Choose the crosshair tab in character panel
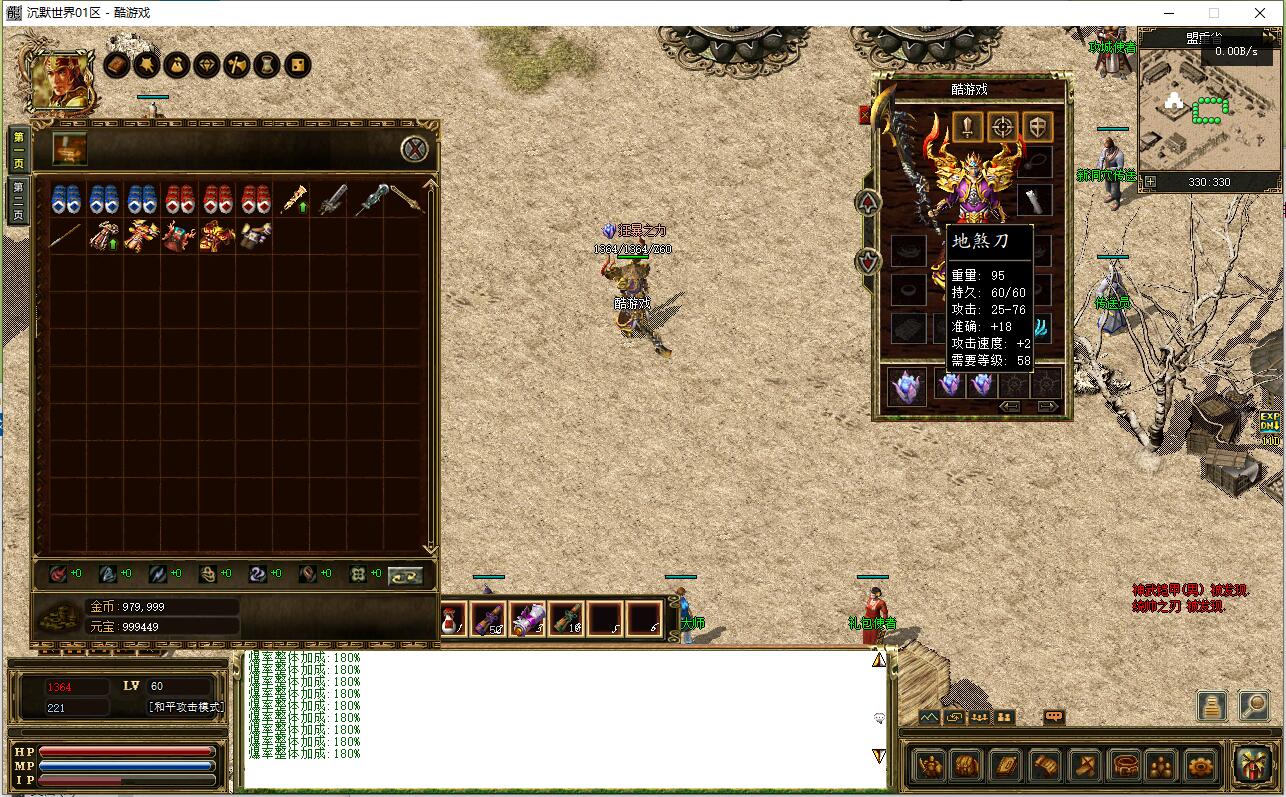This screenshot has width=1286, height=797. pos(1002,127)
